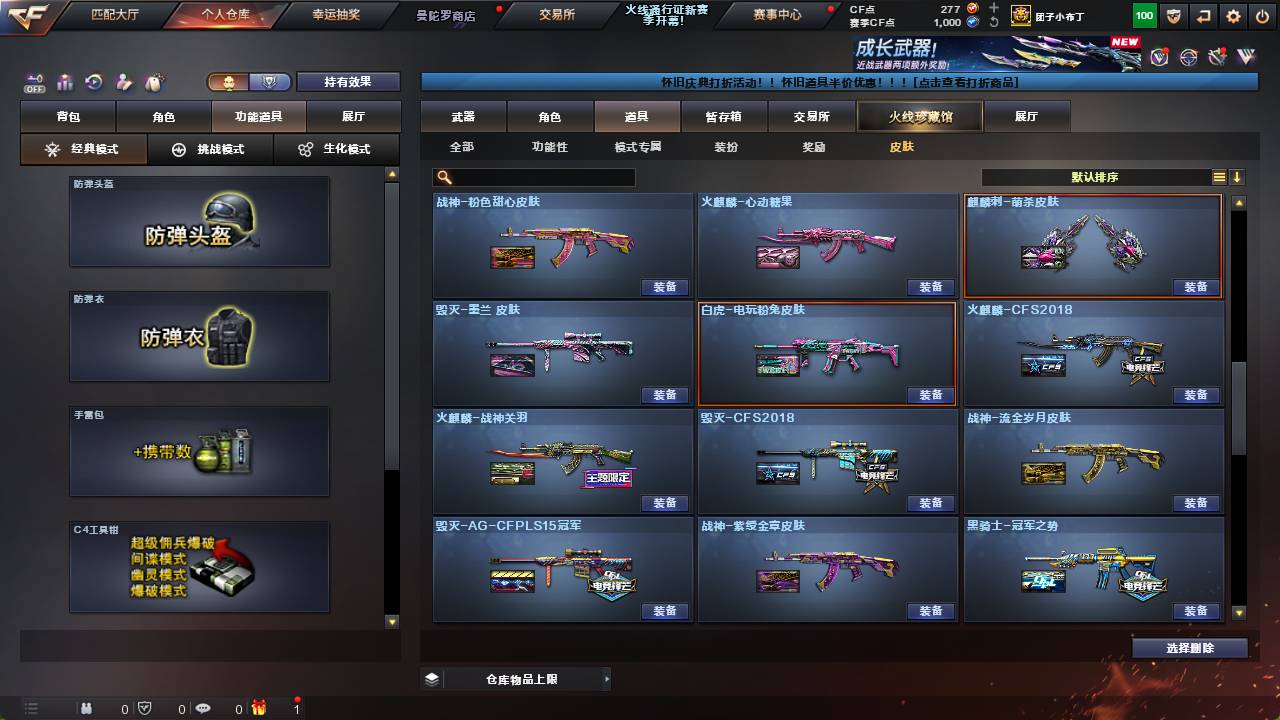Expand the arrow next to 仓库物品上限

click(608, 678)
